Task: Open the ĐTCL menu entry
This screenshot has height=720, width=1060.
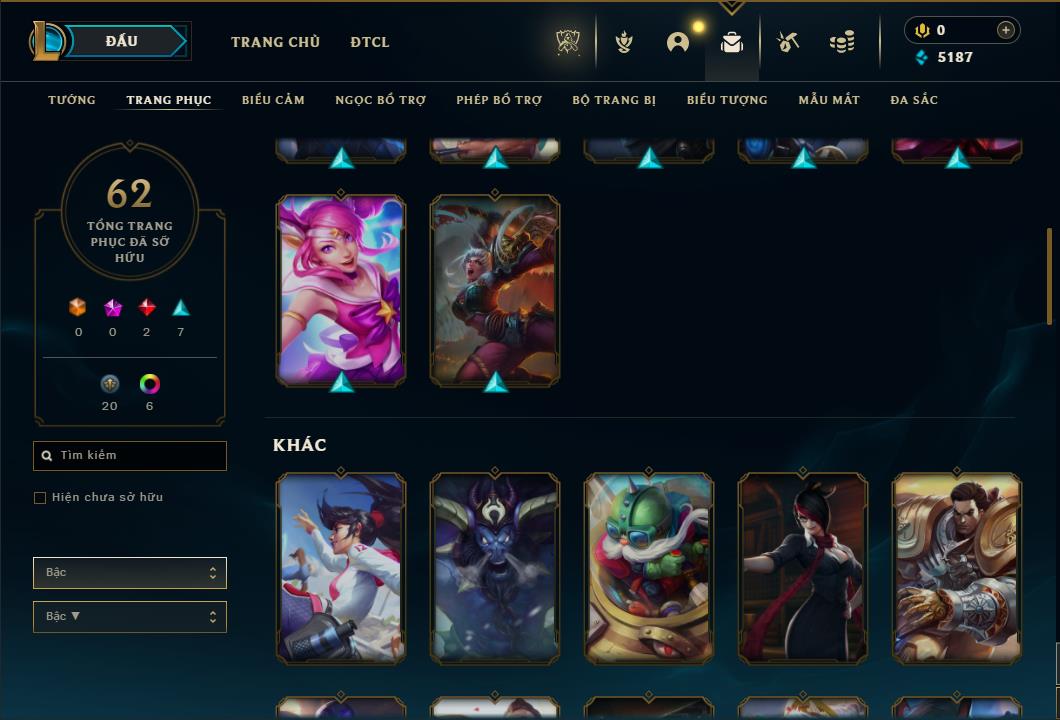Action: [370, 42]
